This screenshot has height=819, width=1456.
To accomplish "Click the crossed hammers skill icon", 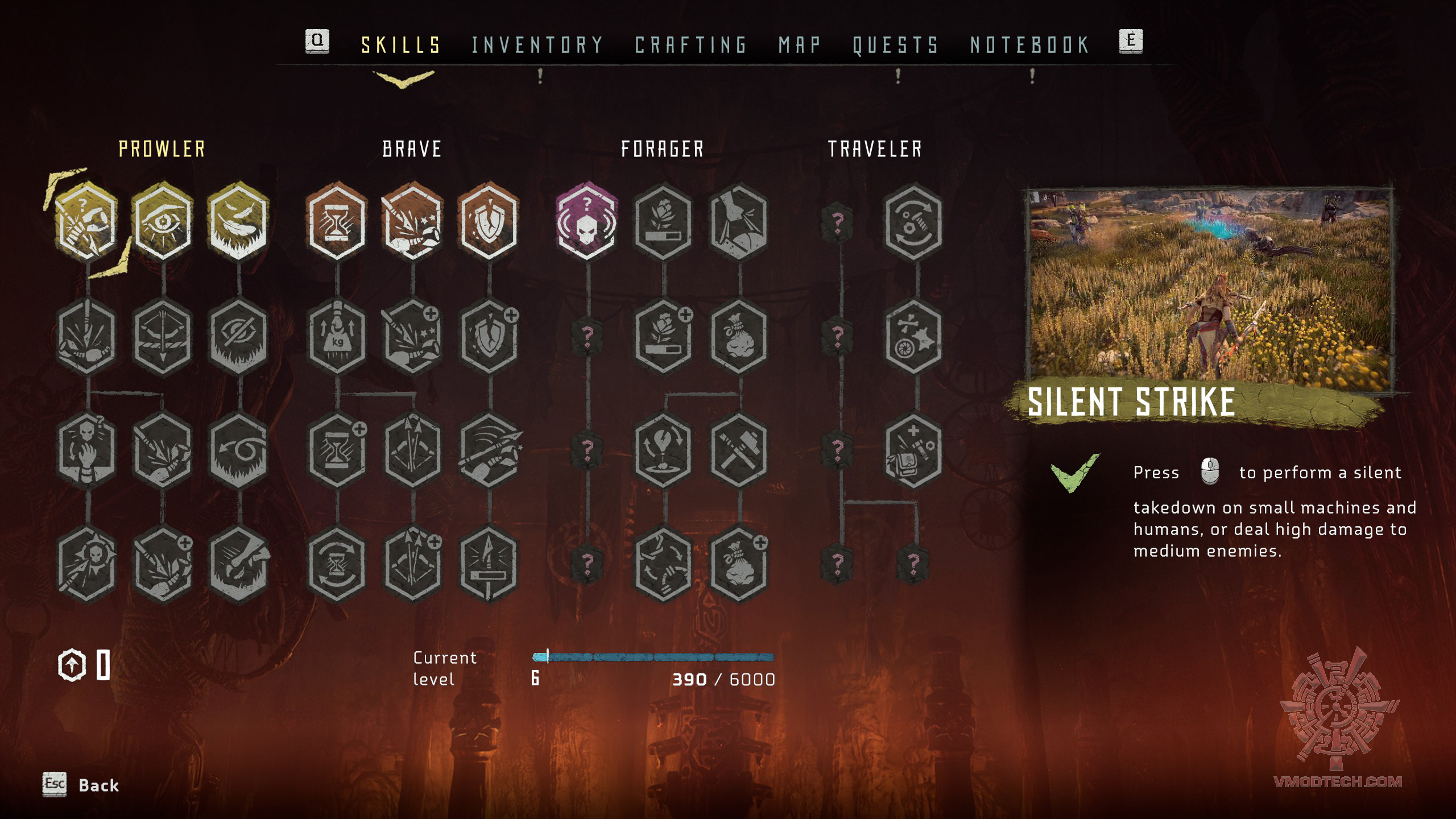I will pyautogui.click(x=738, y=450).
